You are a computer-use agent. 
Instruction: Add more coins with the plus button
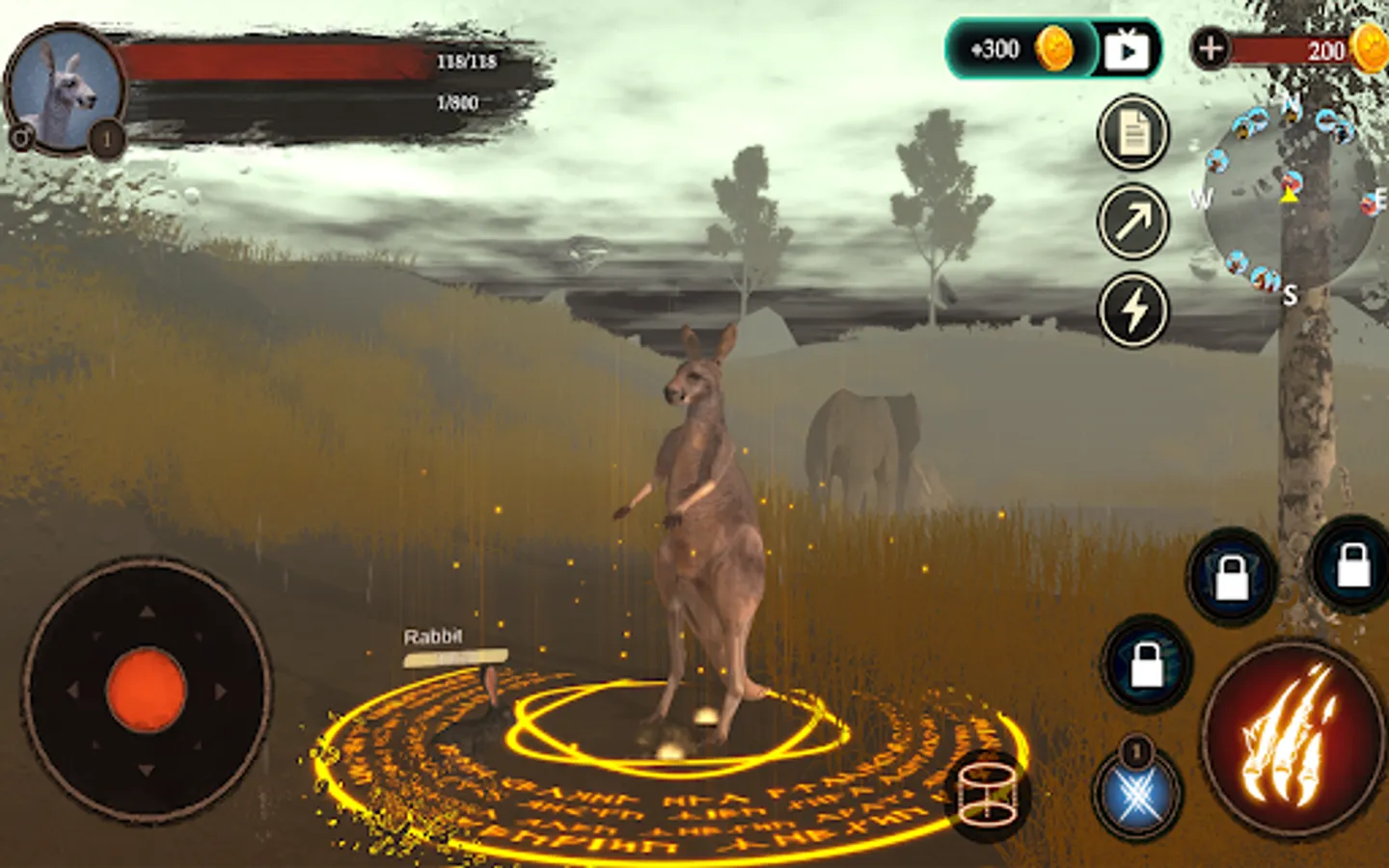(x=1211, y=47)
